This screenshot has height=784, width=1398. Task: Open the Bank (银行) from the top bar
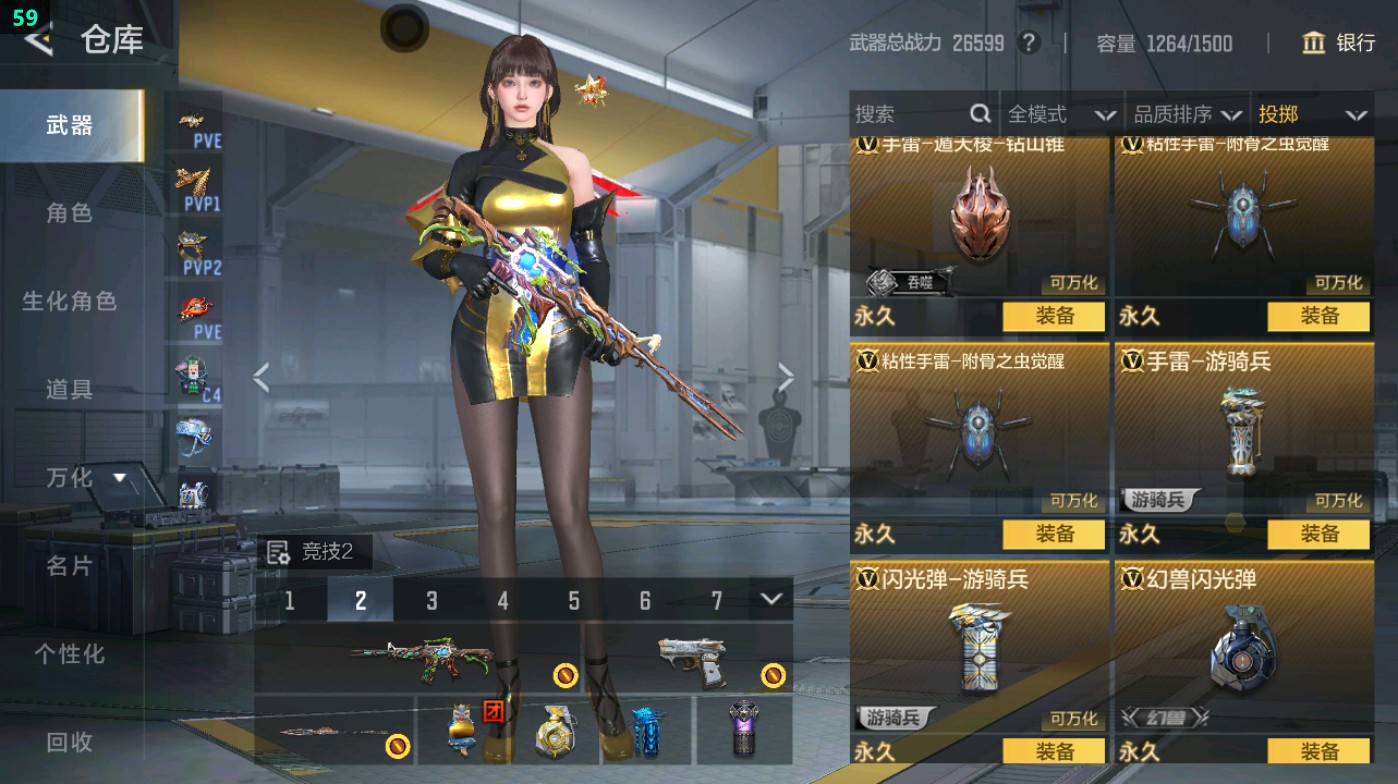coord(1340,44)
